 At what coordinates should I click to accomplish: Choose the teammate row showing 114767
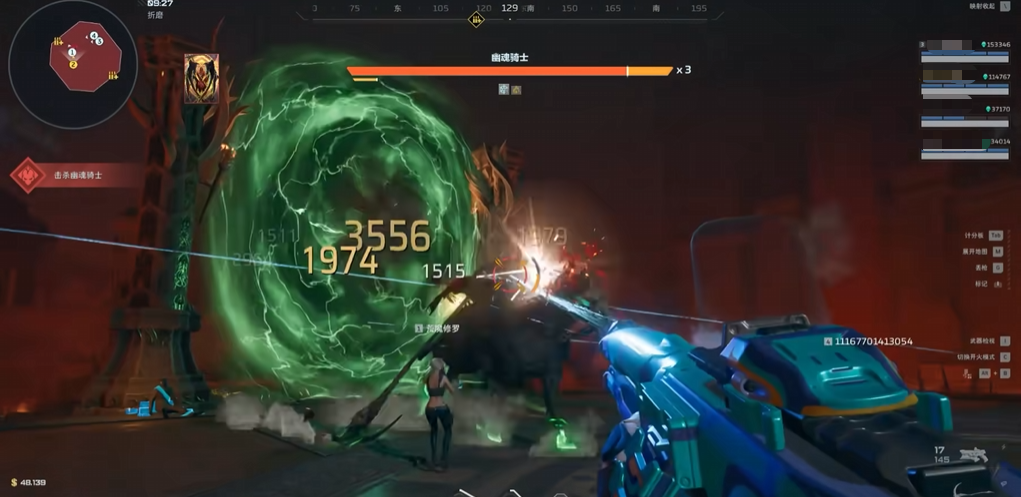(965, 83)
